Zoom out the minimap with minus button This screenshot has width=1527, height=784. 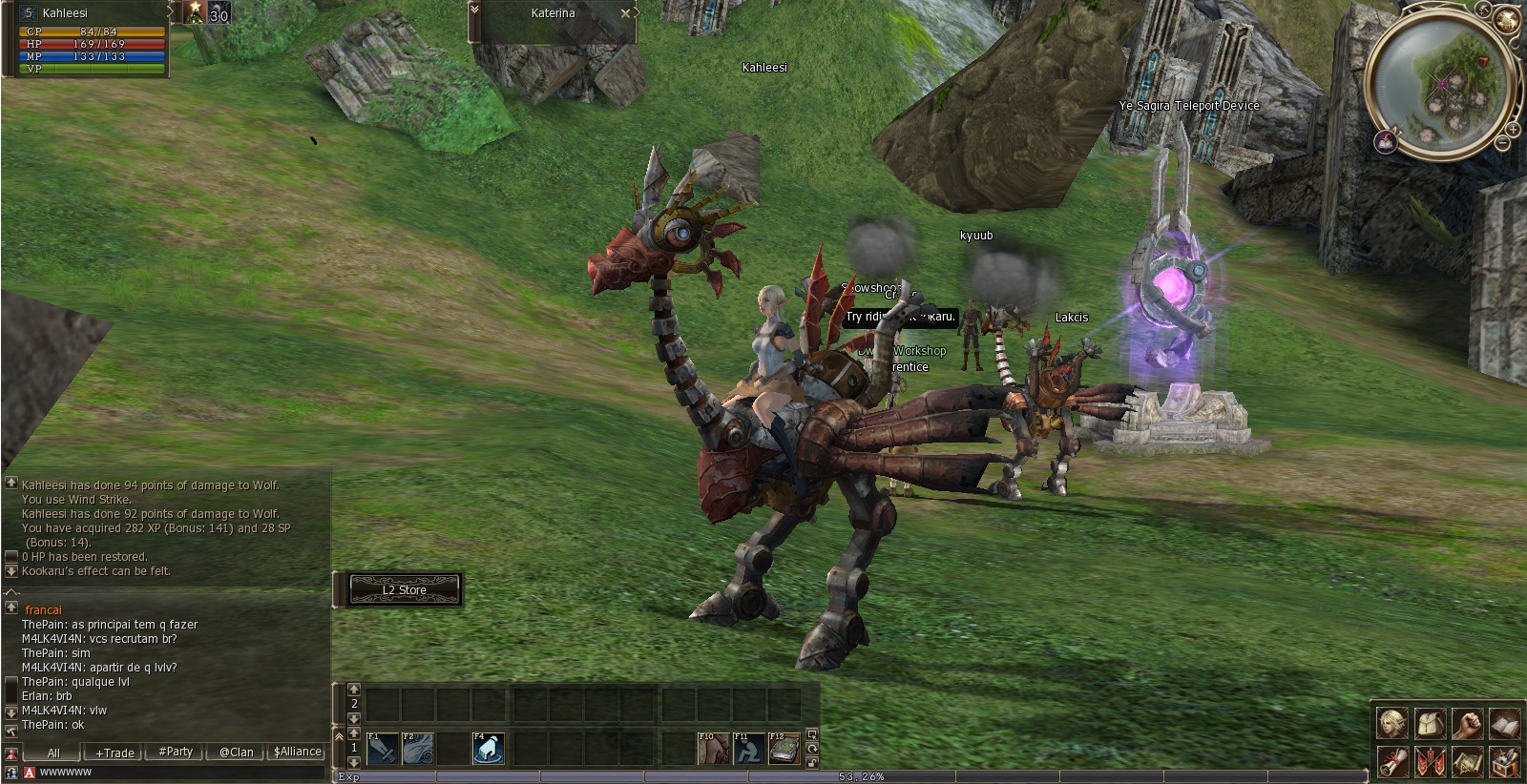pyautogui.click(x=1503, y=143)
